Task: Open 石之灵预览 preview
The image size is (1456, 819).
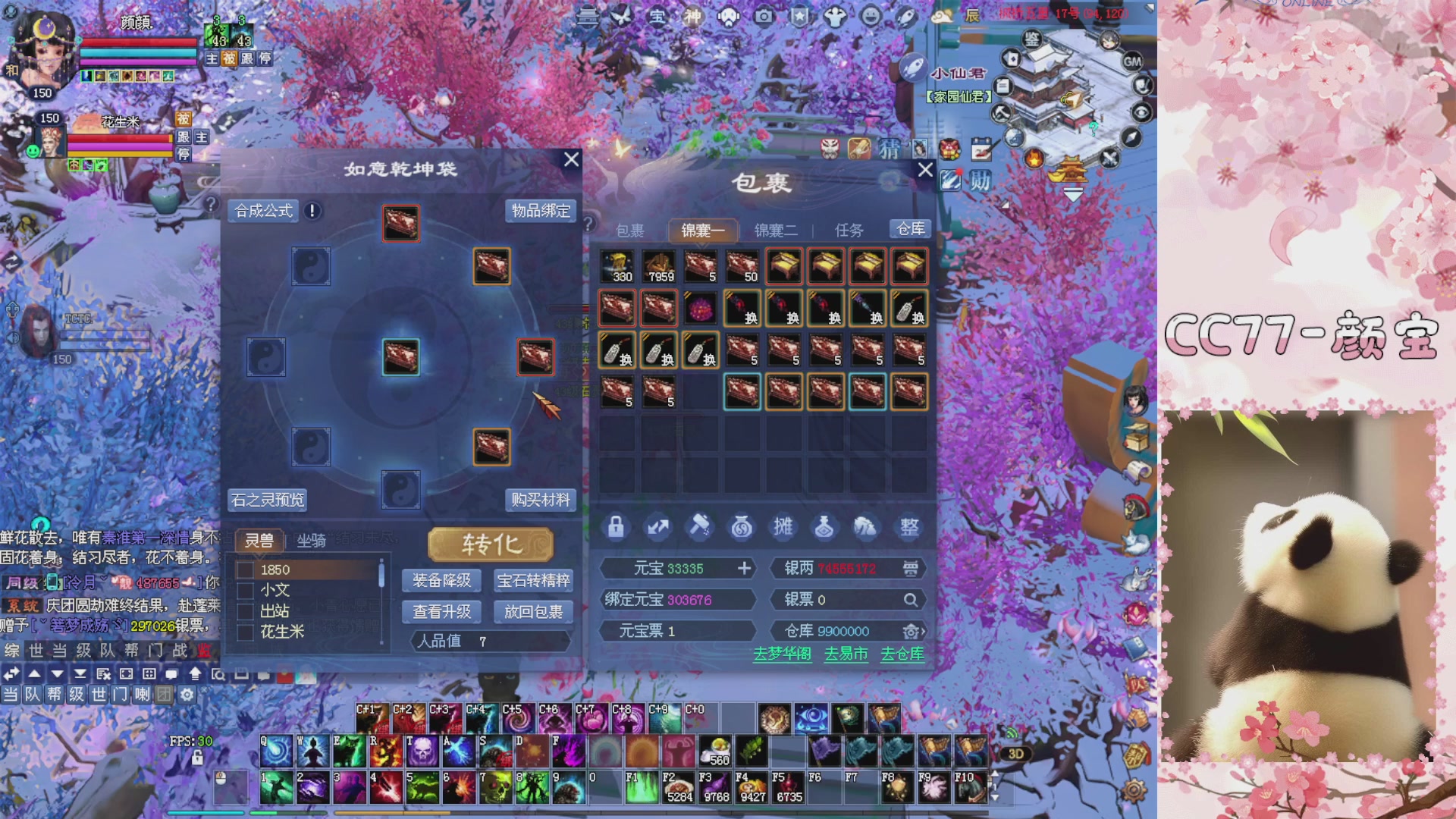Action: 268,500
